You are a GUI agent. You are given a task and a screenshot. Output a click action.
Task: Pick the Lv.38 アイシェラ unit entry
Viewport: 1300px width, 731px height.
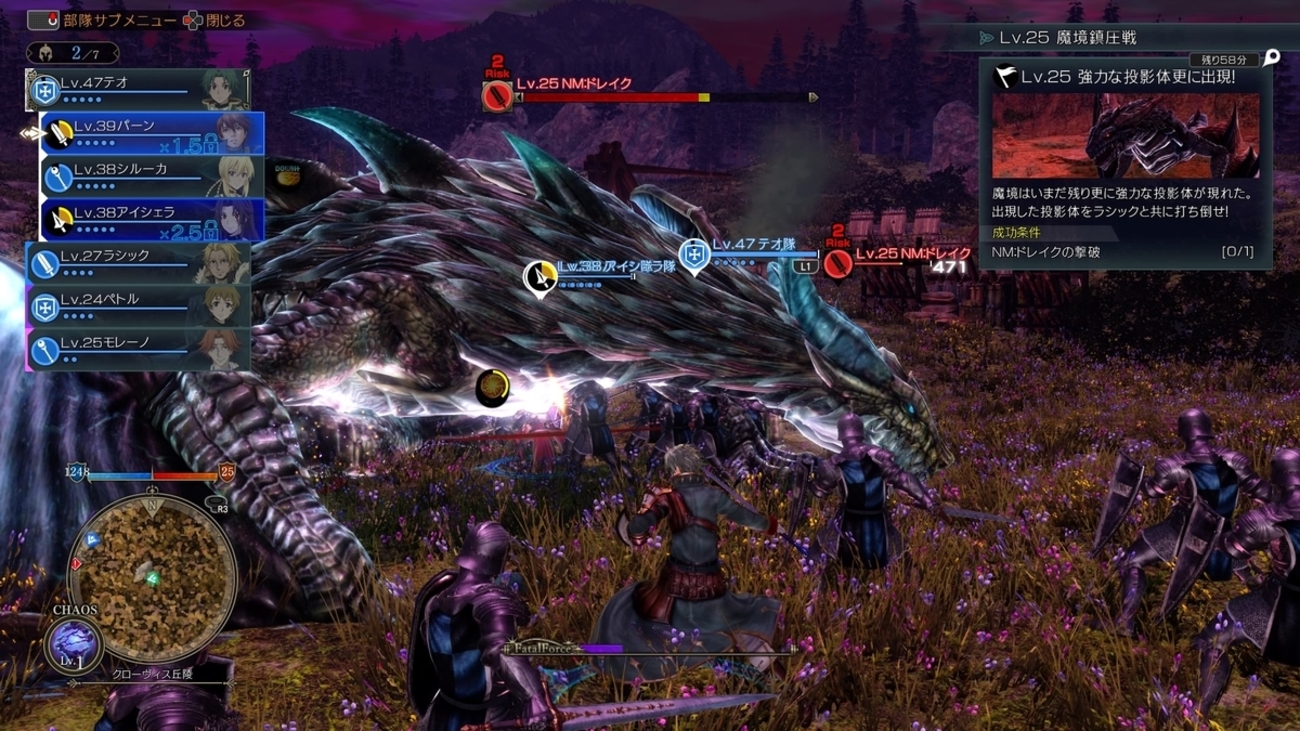pos(152,220)
